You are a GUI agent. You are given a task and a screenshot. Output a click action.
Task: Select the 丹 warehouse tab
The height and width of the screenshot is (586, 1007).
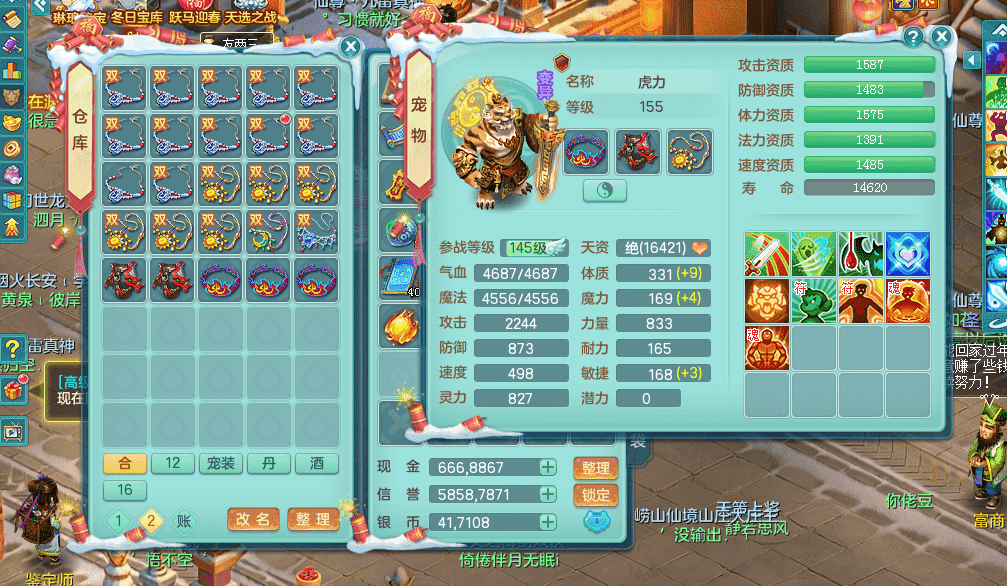click(268, 464)
